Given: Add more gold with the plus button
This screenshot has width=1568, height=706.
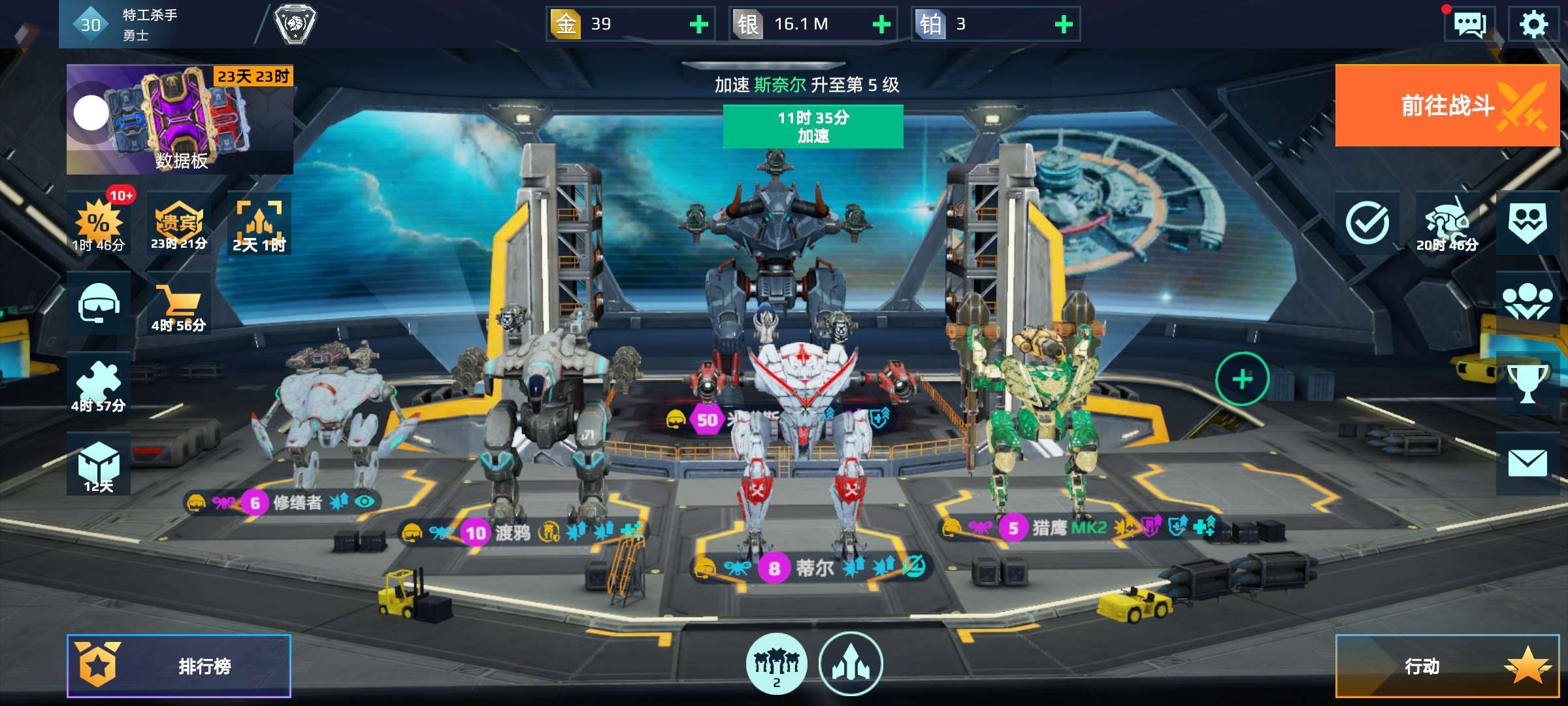Looking at the screenshot, I should [699, 25].
